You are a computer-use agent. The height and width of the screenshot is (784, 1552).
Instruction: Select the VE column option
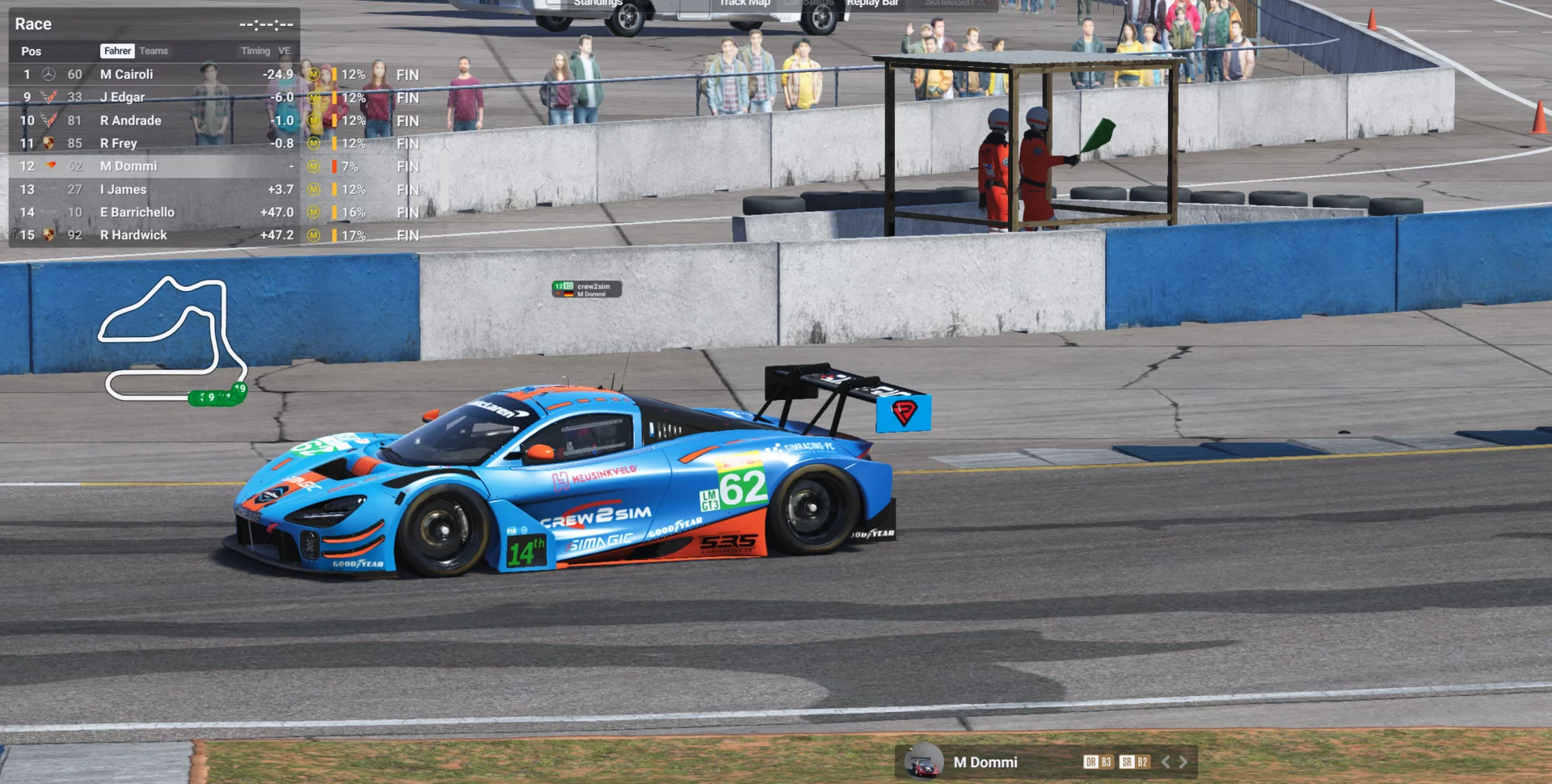(x=284, y=51)
